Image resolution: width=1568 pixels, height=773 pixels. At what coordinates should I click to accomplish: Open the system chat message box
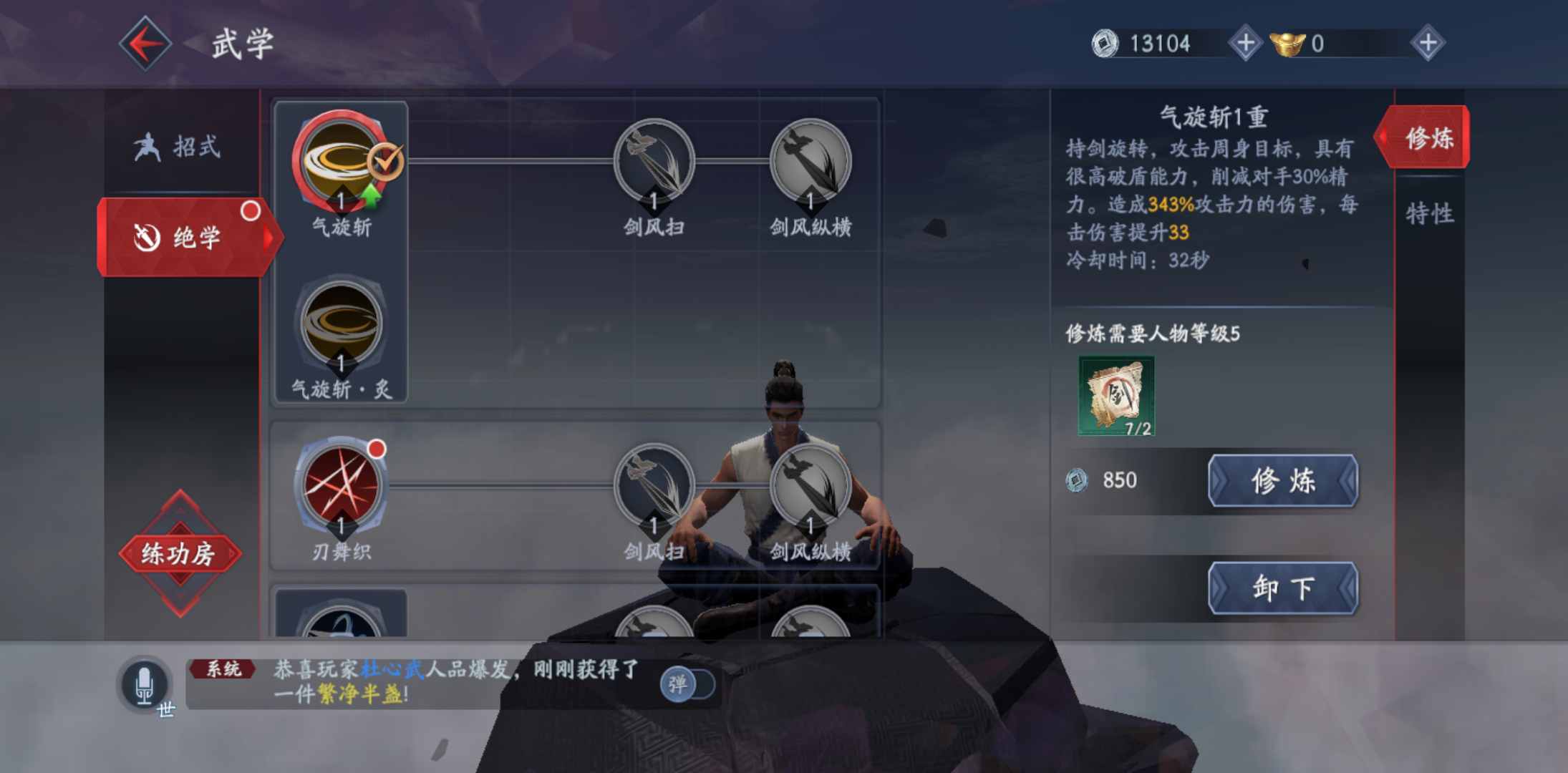click(430, 683)
